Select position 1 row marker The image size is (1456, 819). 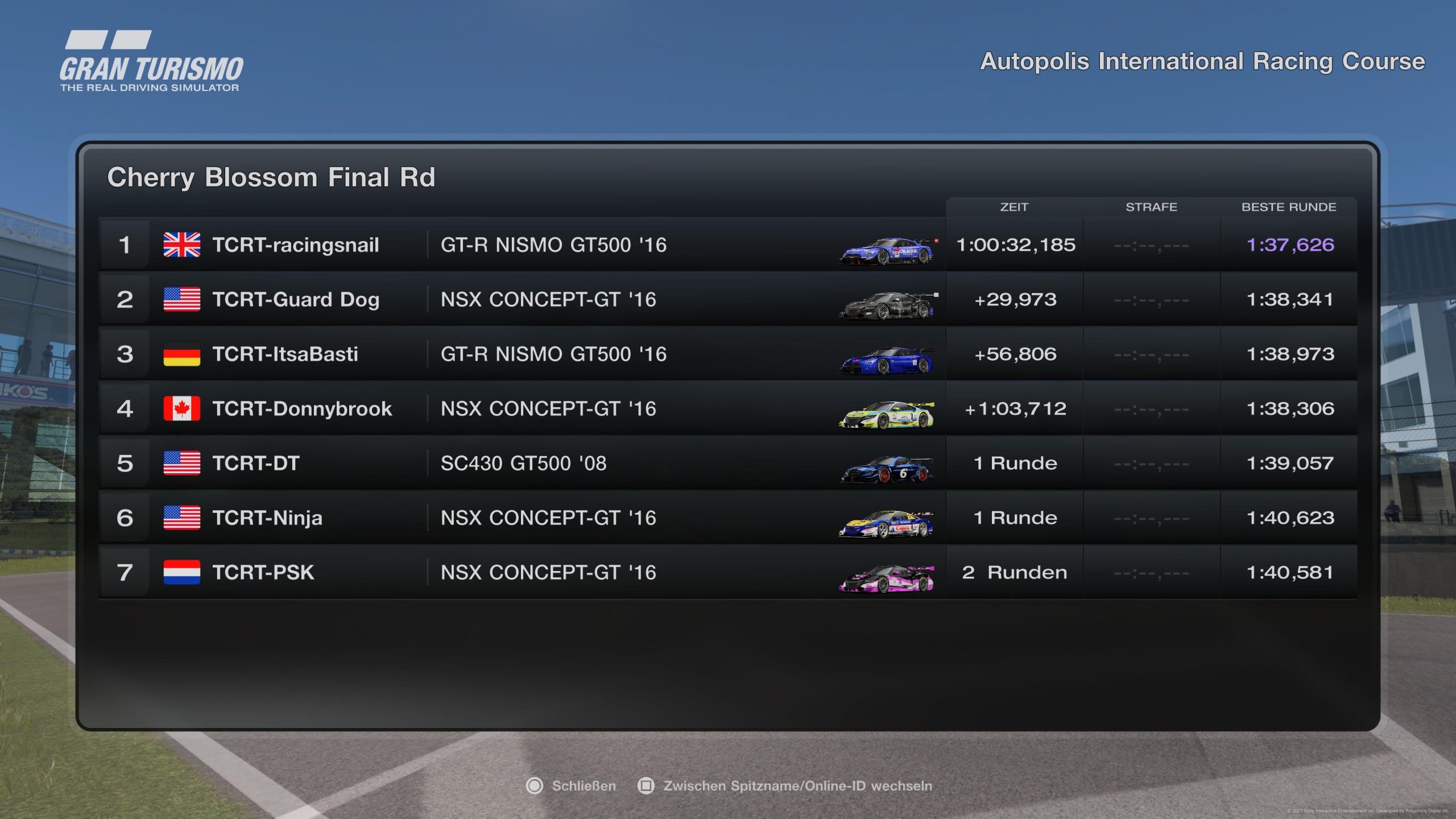coord(126,246)
